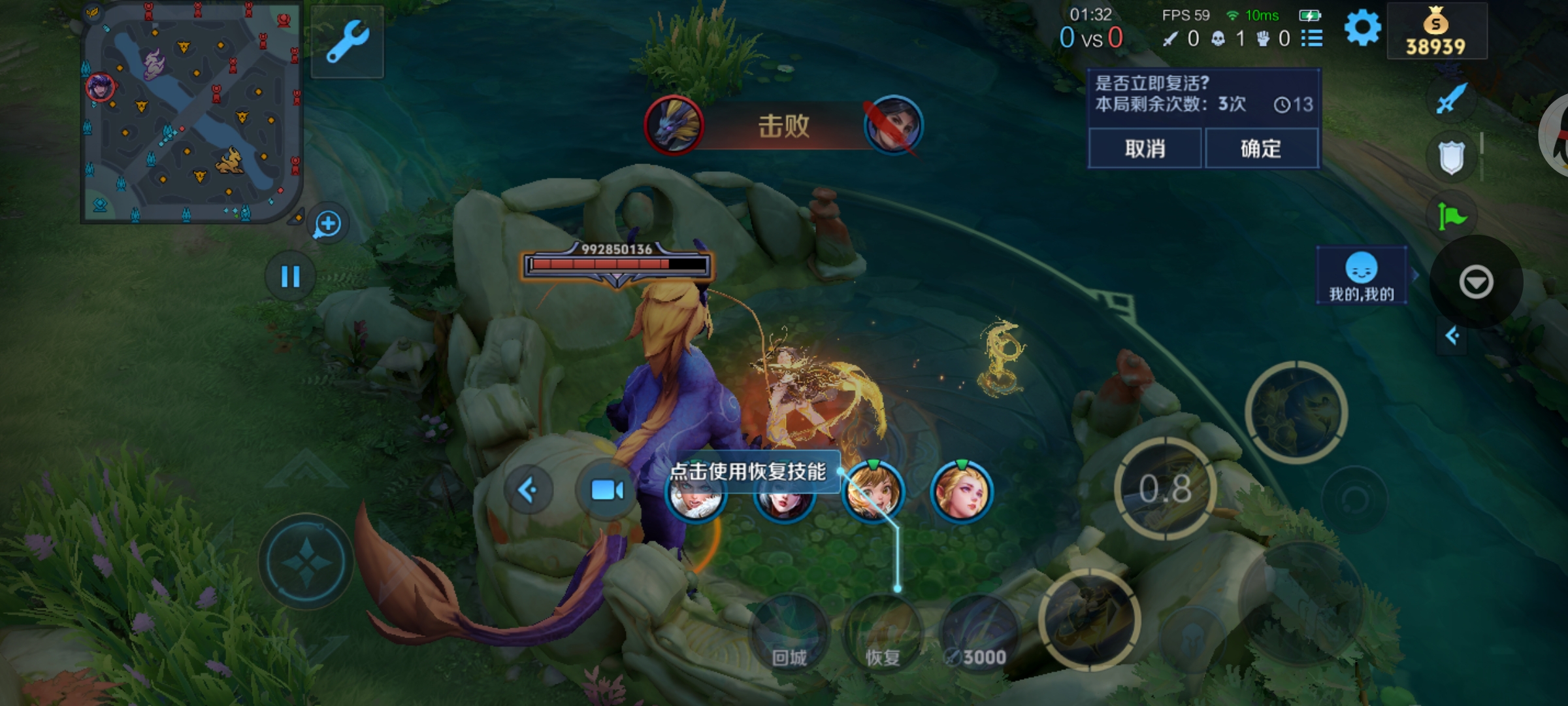This screenshot has width=1568, height=706.
Task: Confirm instant revive with 确定
Action: pyautogui.click(x=1261, y=148)
